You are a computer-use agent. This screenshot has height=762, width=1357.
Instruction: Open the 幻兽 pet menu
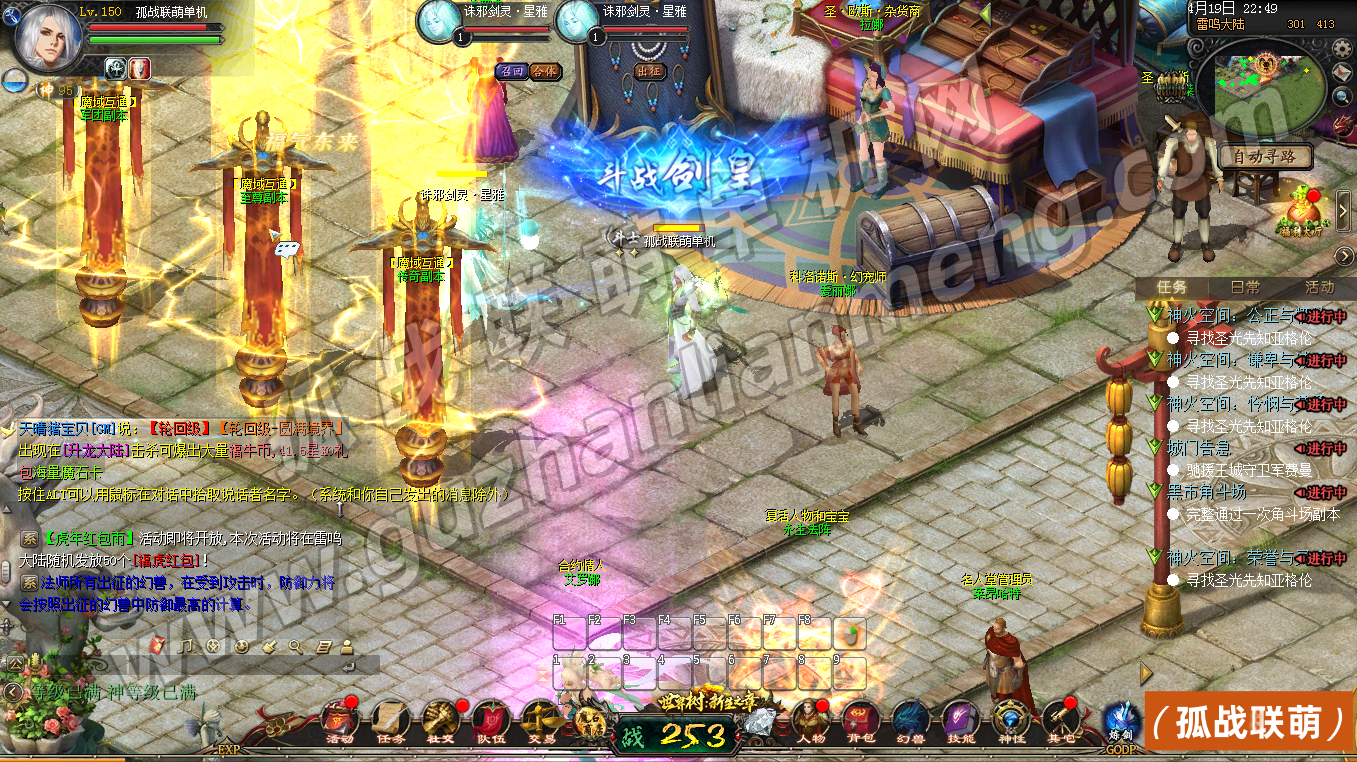tap(911, 718)
